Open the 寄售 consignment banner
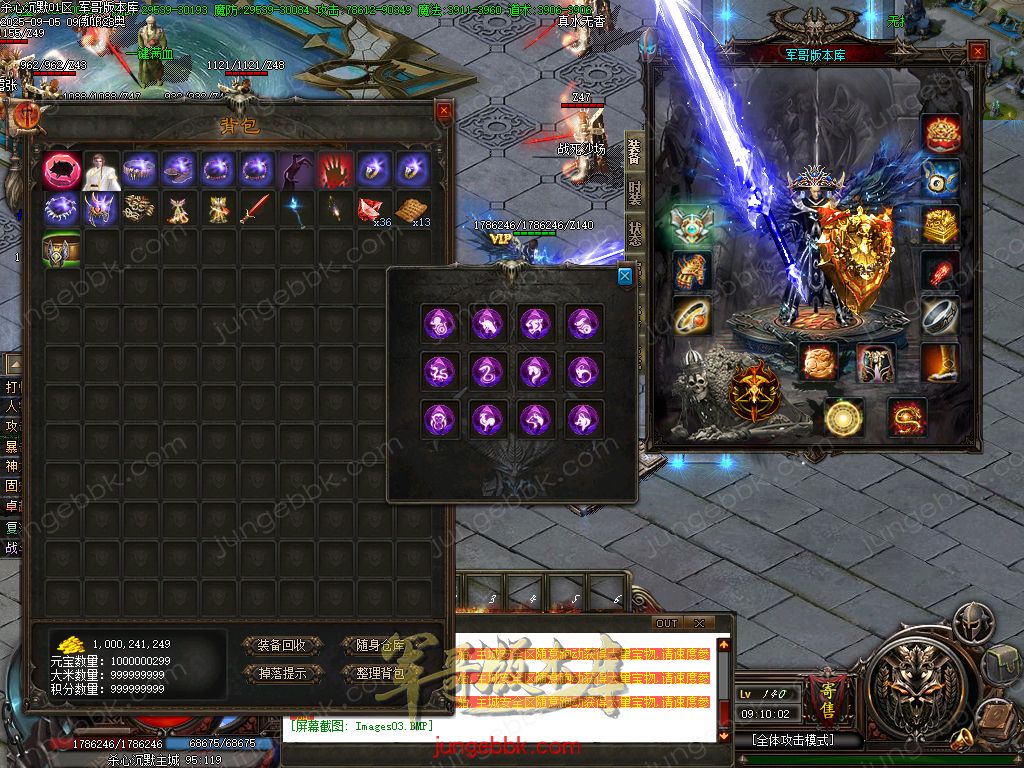1024x768 pixels. click(x=827, y=690)
